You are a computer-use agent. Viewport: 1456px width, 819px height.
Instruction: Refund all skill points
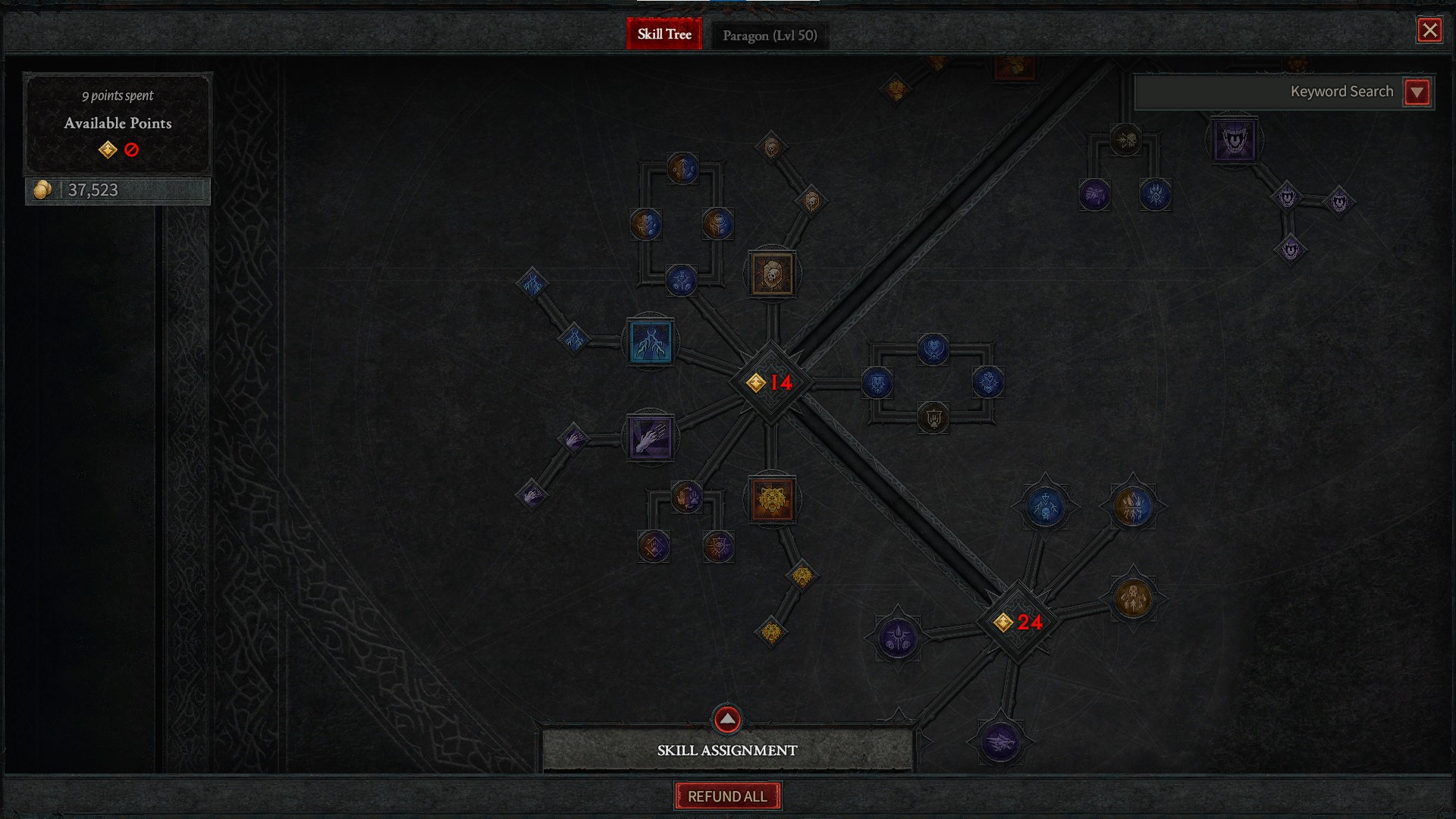[x=727, y=796]
